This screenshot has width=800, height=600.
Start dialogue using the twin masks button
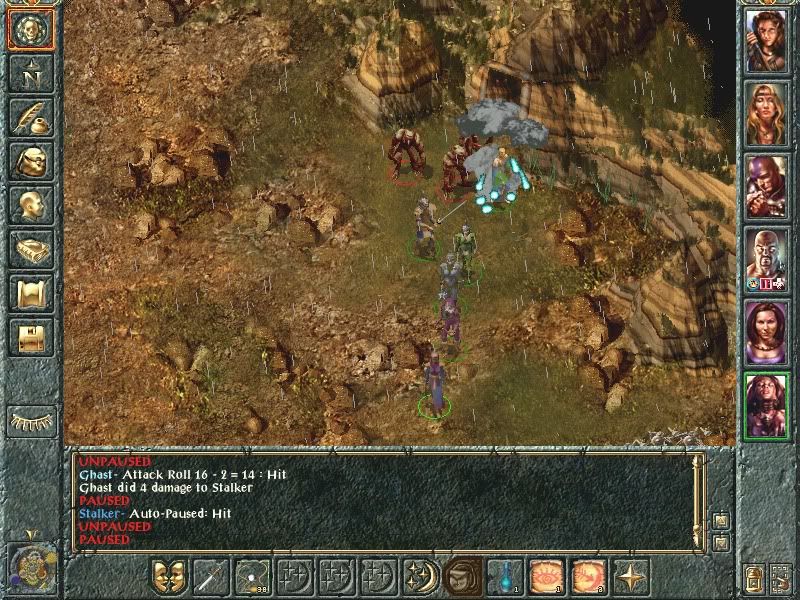[x=169, y=576]
